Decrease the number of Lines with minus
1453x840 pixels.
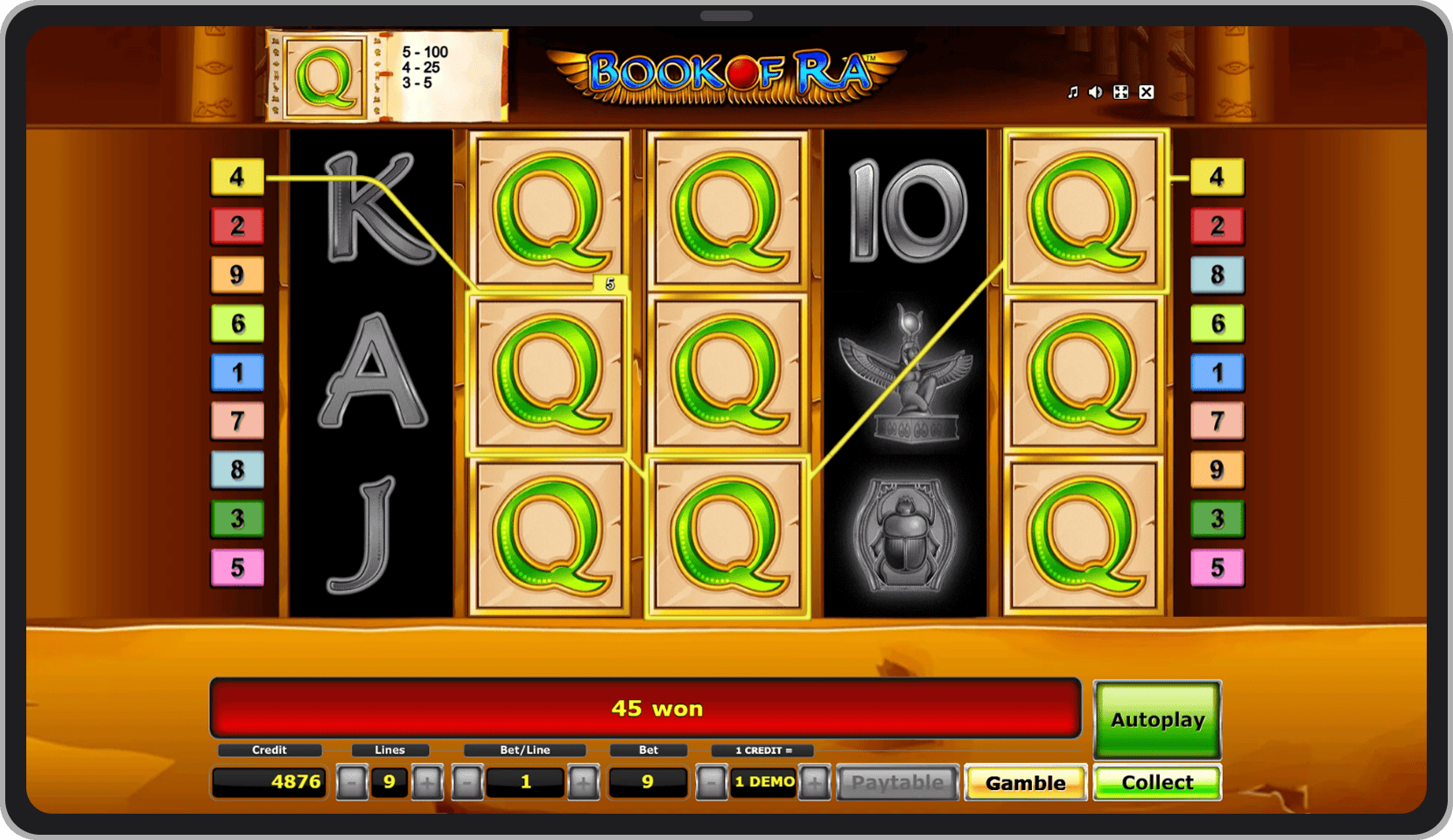pos(353,781)
